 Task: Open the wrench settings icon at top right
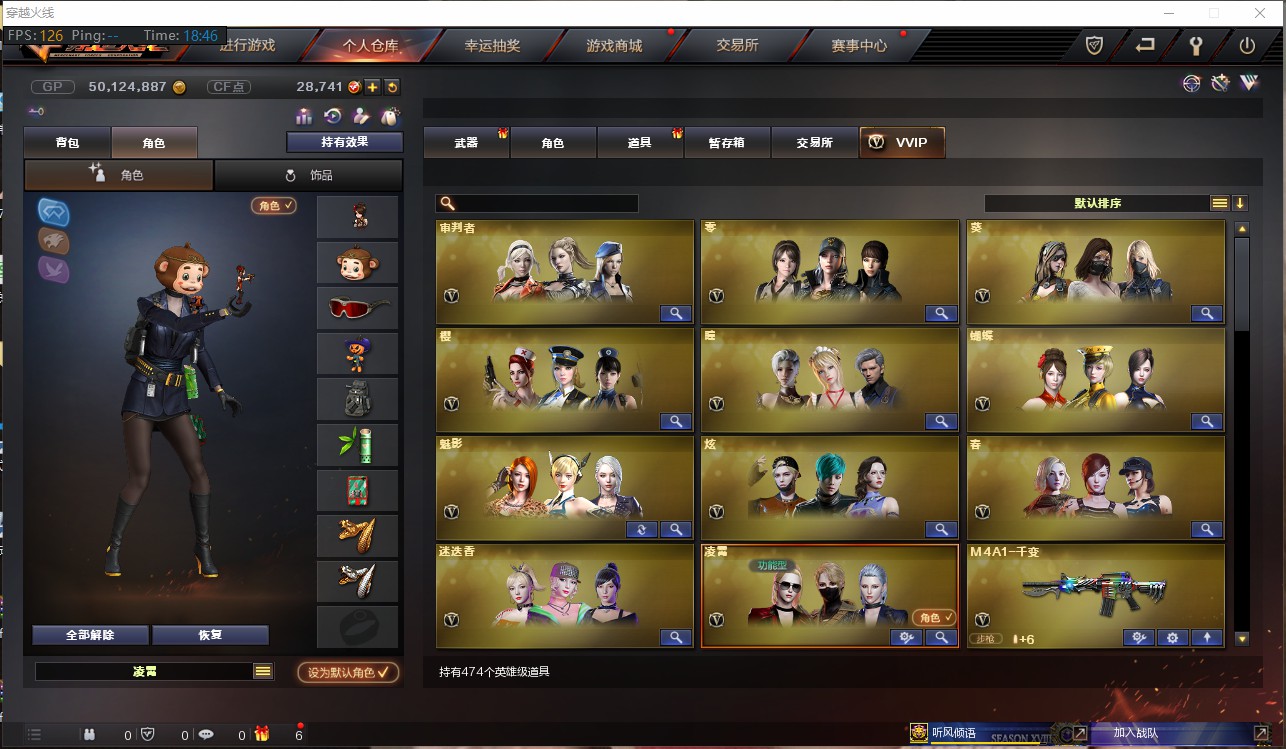(1197, 44)
